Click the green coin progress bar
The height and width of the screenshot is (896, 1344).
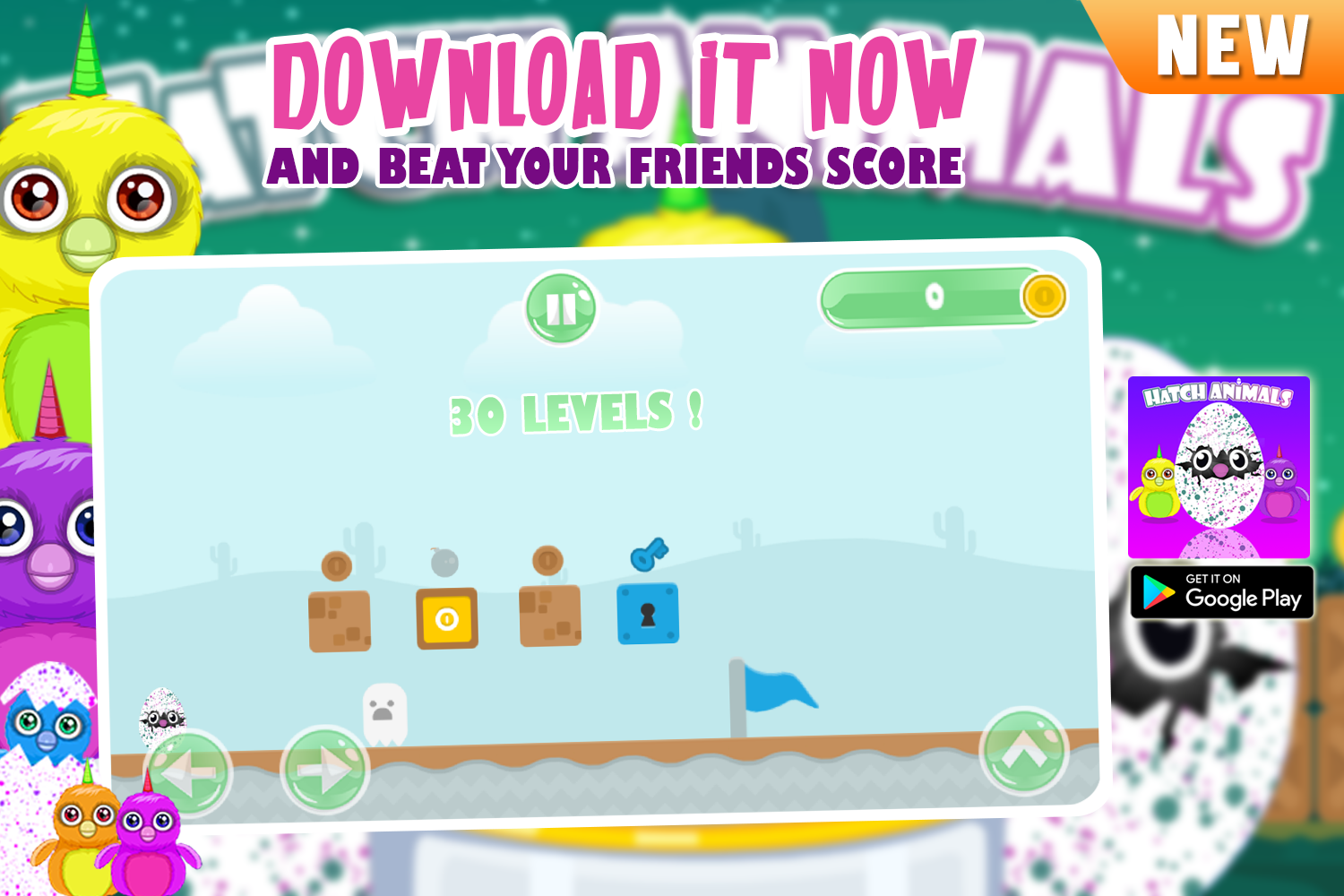[932, 297]
